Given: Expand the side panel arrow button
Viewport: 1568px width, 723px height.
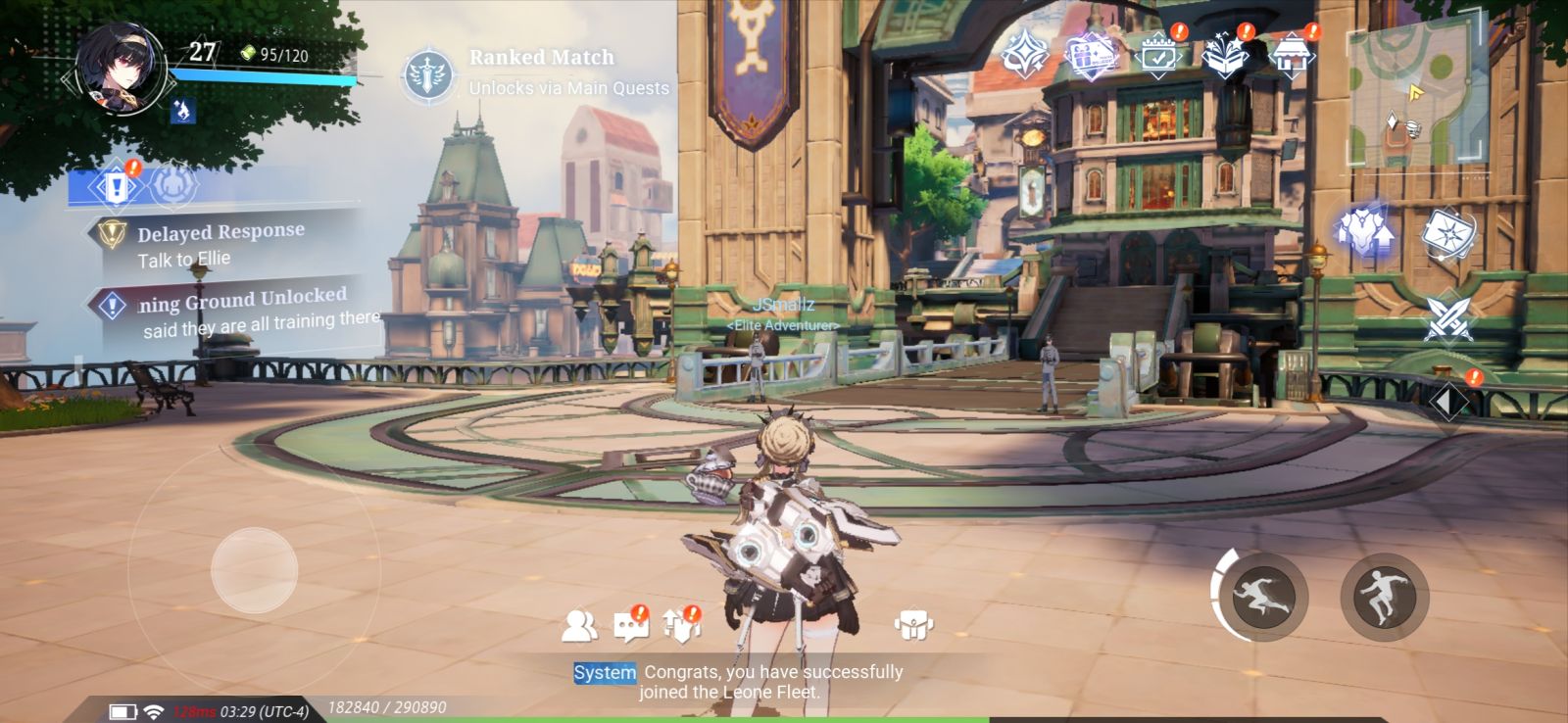Looking at the screenshot, I should (1447, 401).
